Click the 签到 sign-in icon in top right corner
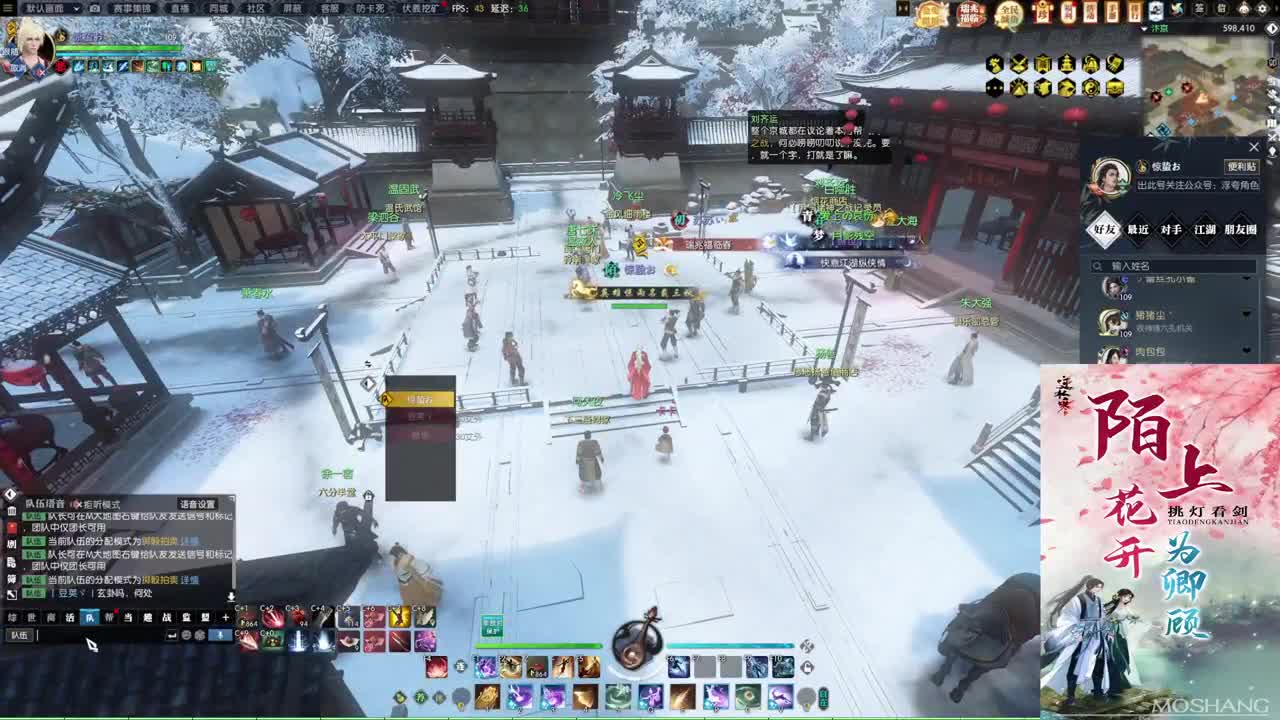 point(1200,9)
